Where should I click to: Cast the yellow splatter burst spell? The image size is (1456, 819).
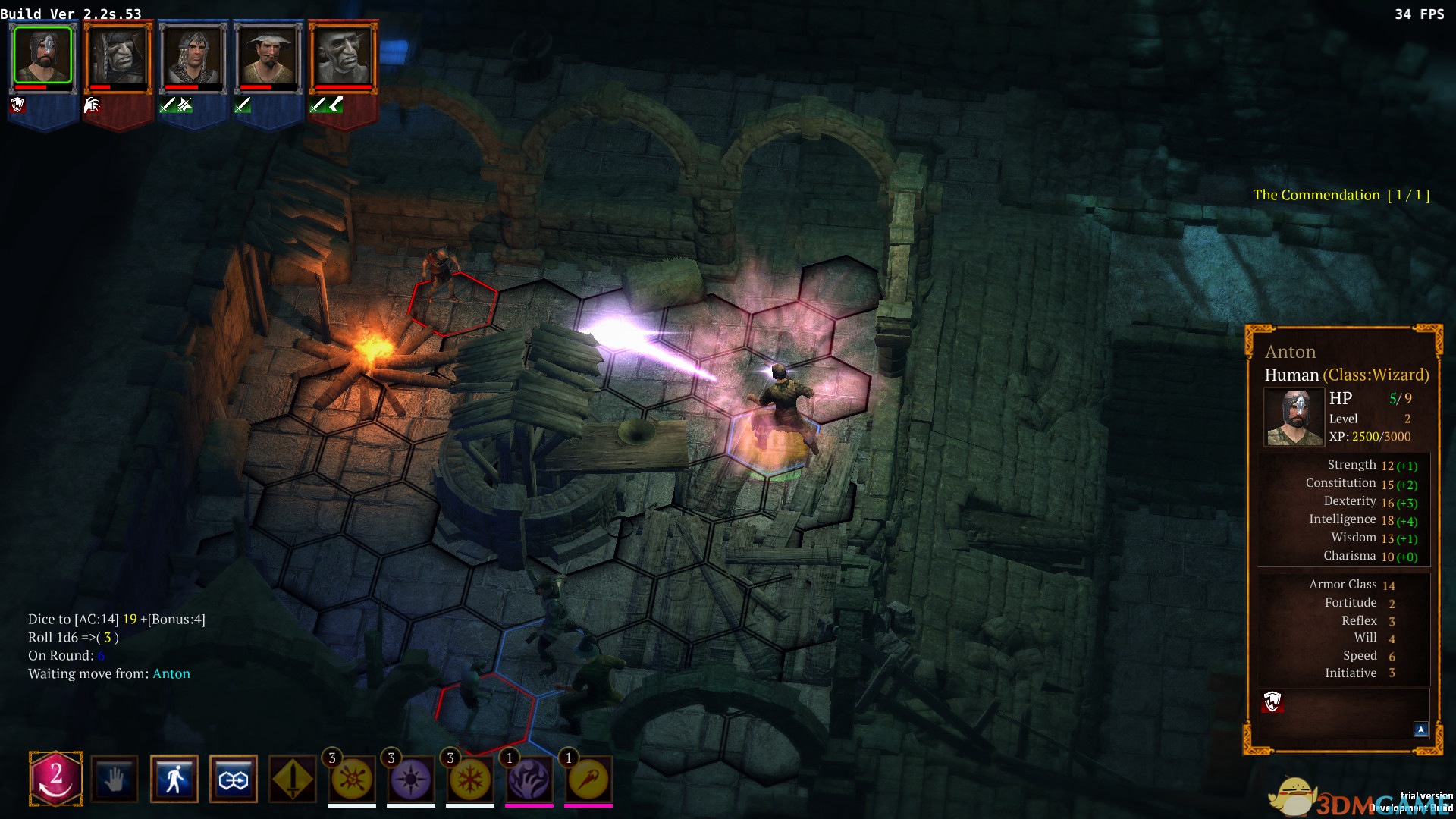(x=352, y=780)
